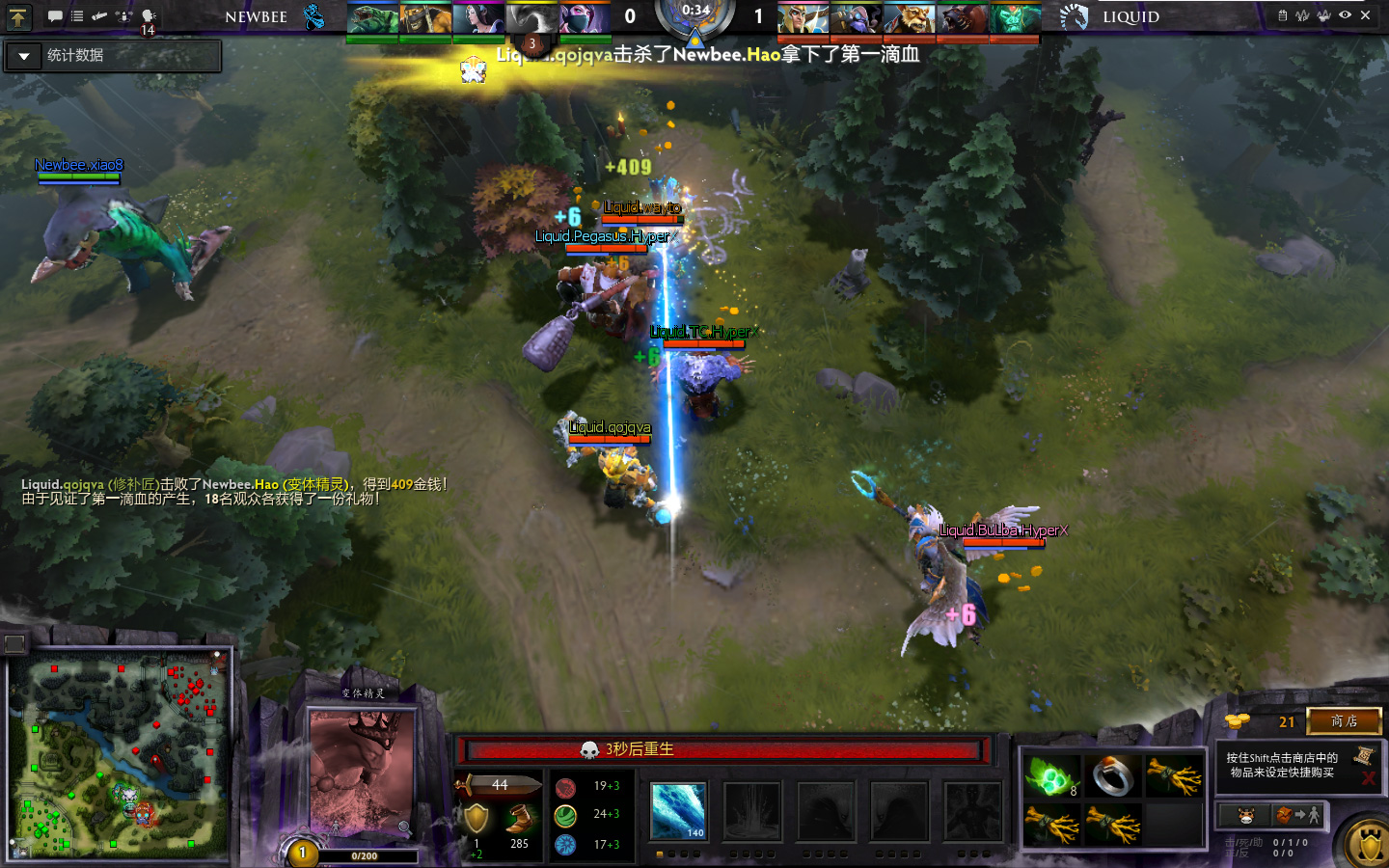The width and height of the screenshot is (1389, 868).
Task: Open the chat speech bubble icon
Action: tap(55, 16)
